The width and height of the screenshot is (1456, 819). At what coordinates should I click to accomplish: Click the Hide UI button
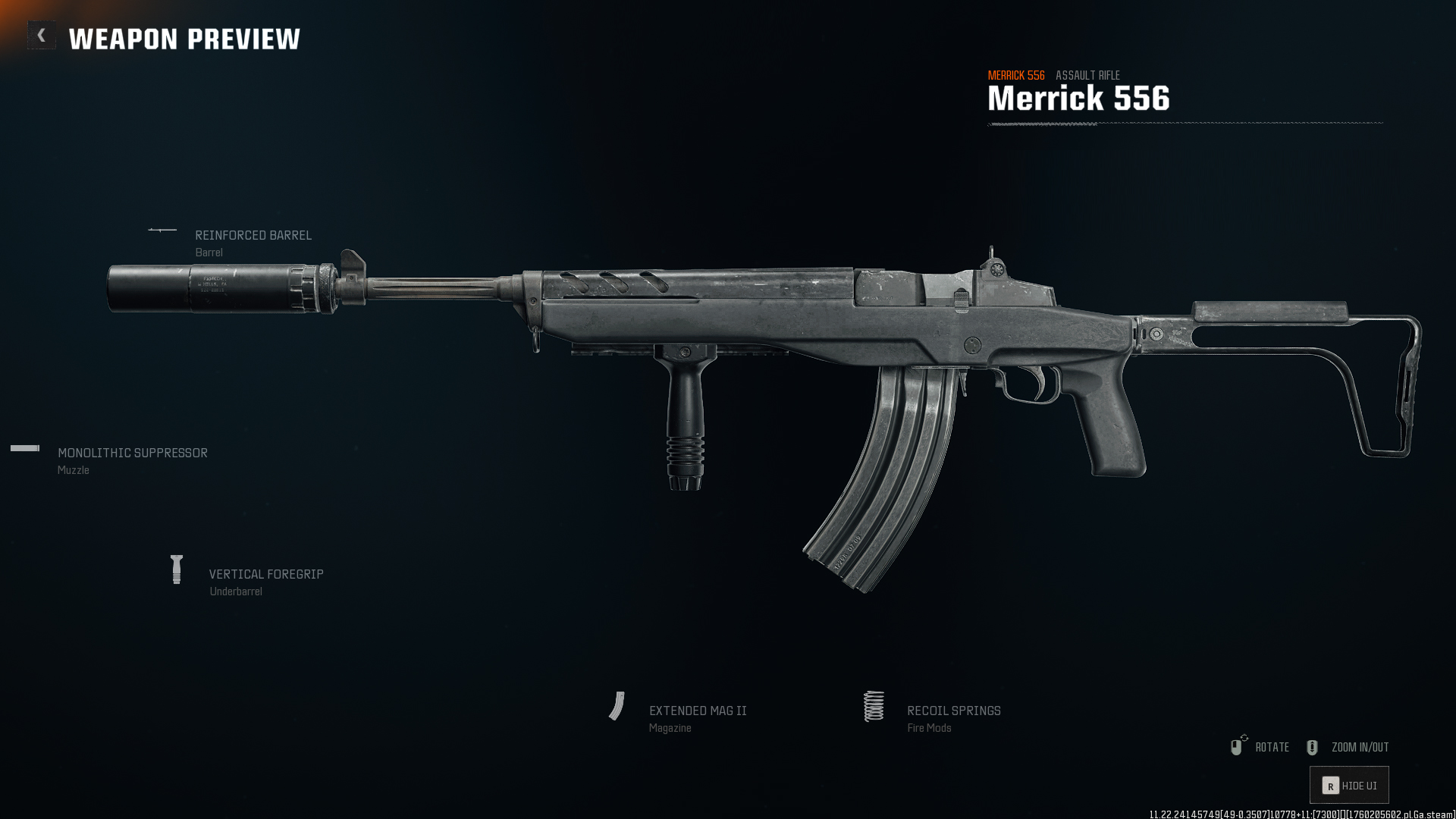click(x=1349, y=786)
